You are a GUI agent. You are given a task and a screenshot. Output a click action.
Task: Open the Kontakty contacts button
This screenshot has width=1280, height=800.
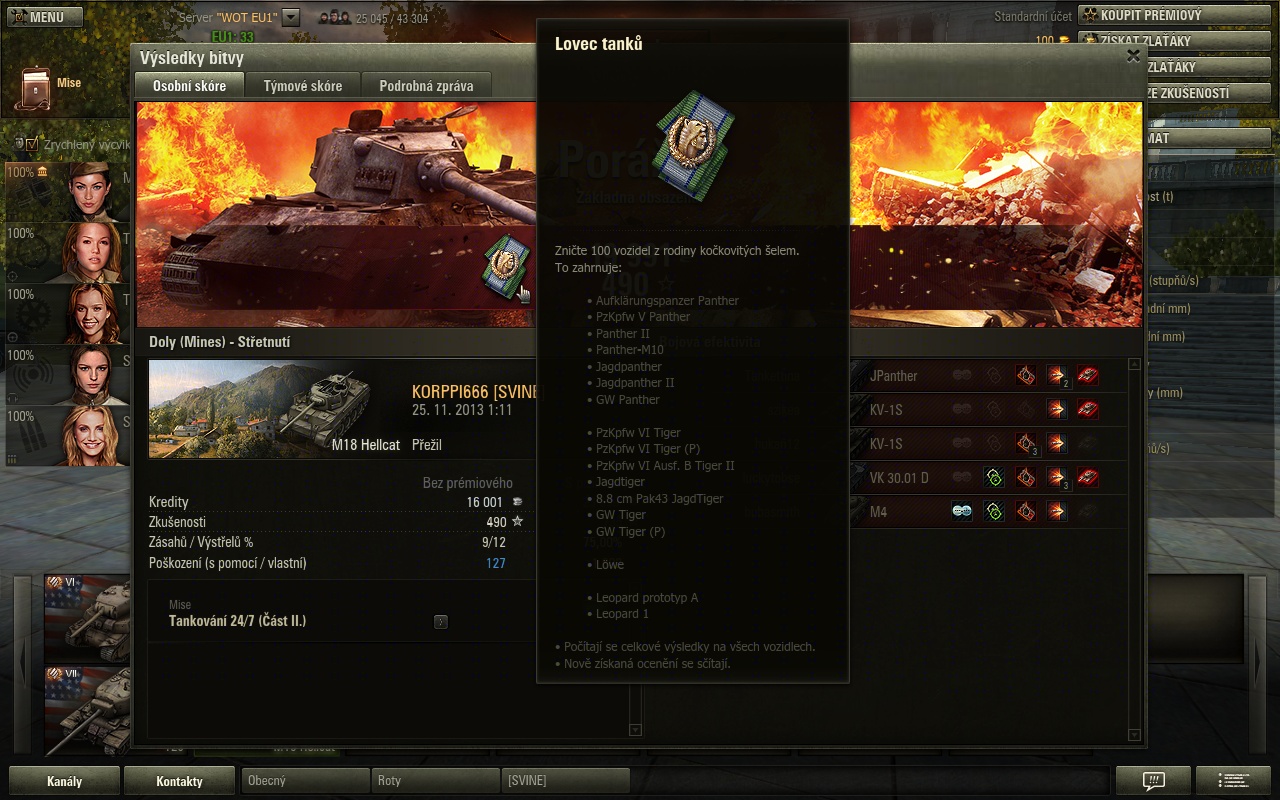(179, 781)
